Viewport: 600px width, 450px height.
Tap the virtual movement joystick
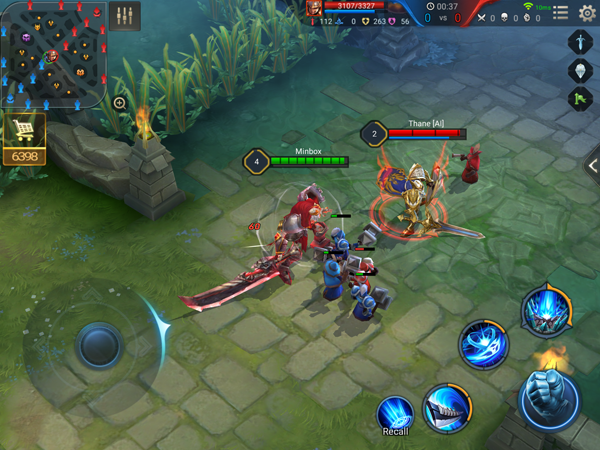98,344
